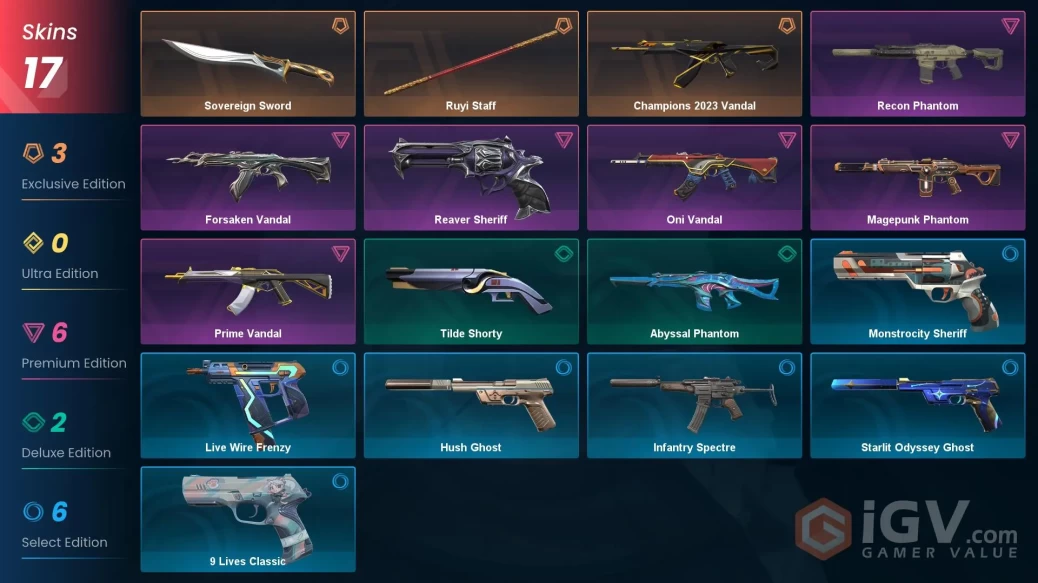Open the Hush Ghost skin card
Image resolution: width=1038 pixels, height=583 pixels.
471,406
